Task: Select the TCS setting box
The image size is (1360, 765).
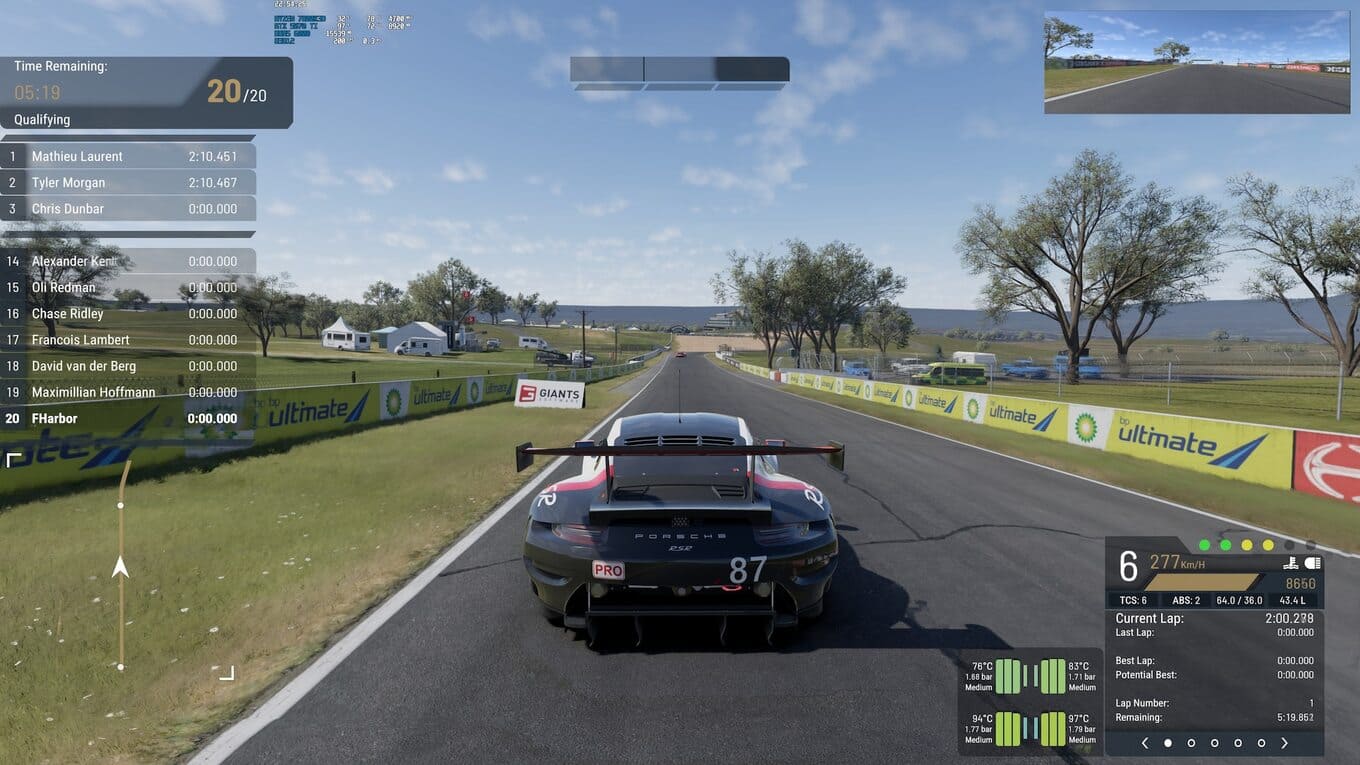Action: click(x=1133, y=600)
